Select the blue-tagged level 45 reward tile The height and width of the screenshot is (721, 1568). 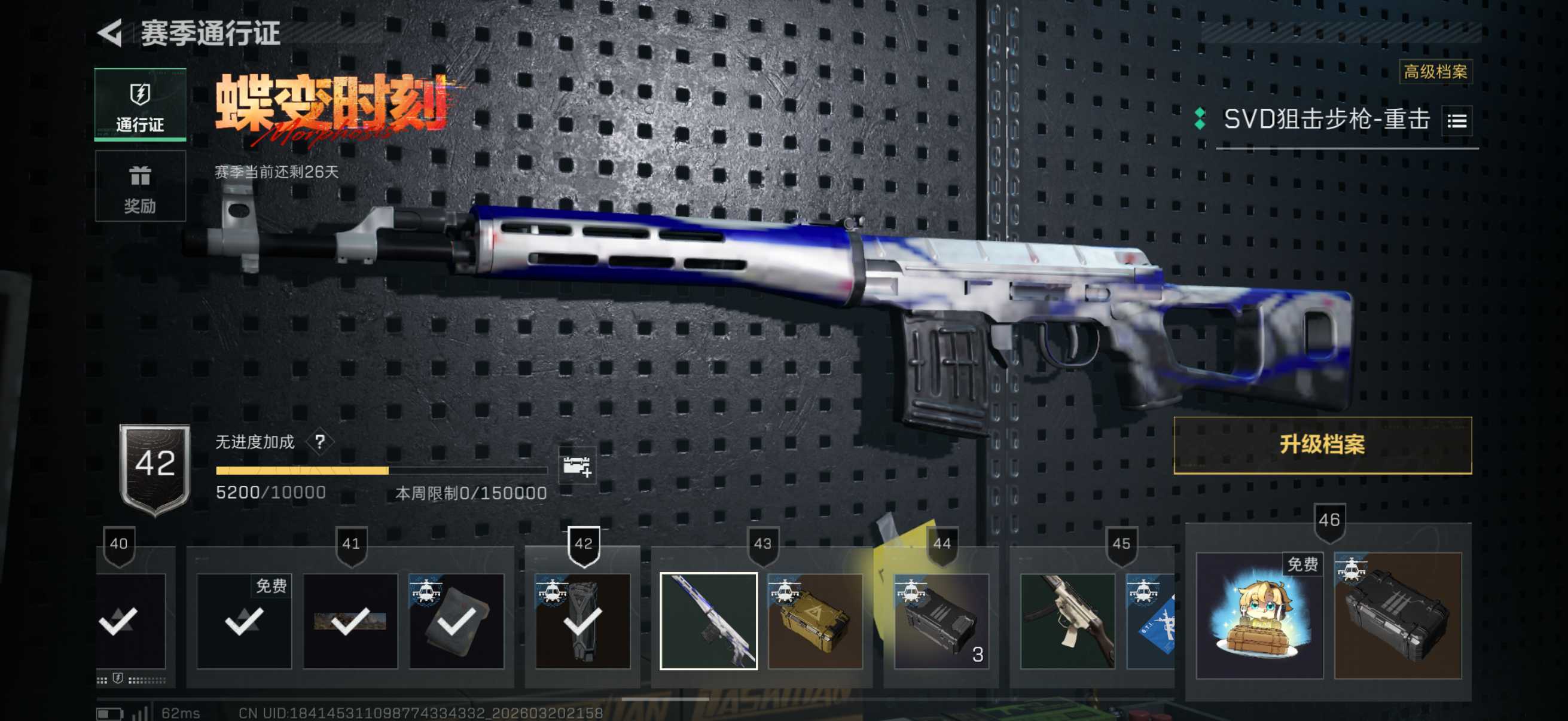1151,621
